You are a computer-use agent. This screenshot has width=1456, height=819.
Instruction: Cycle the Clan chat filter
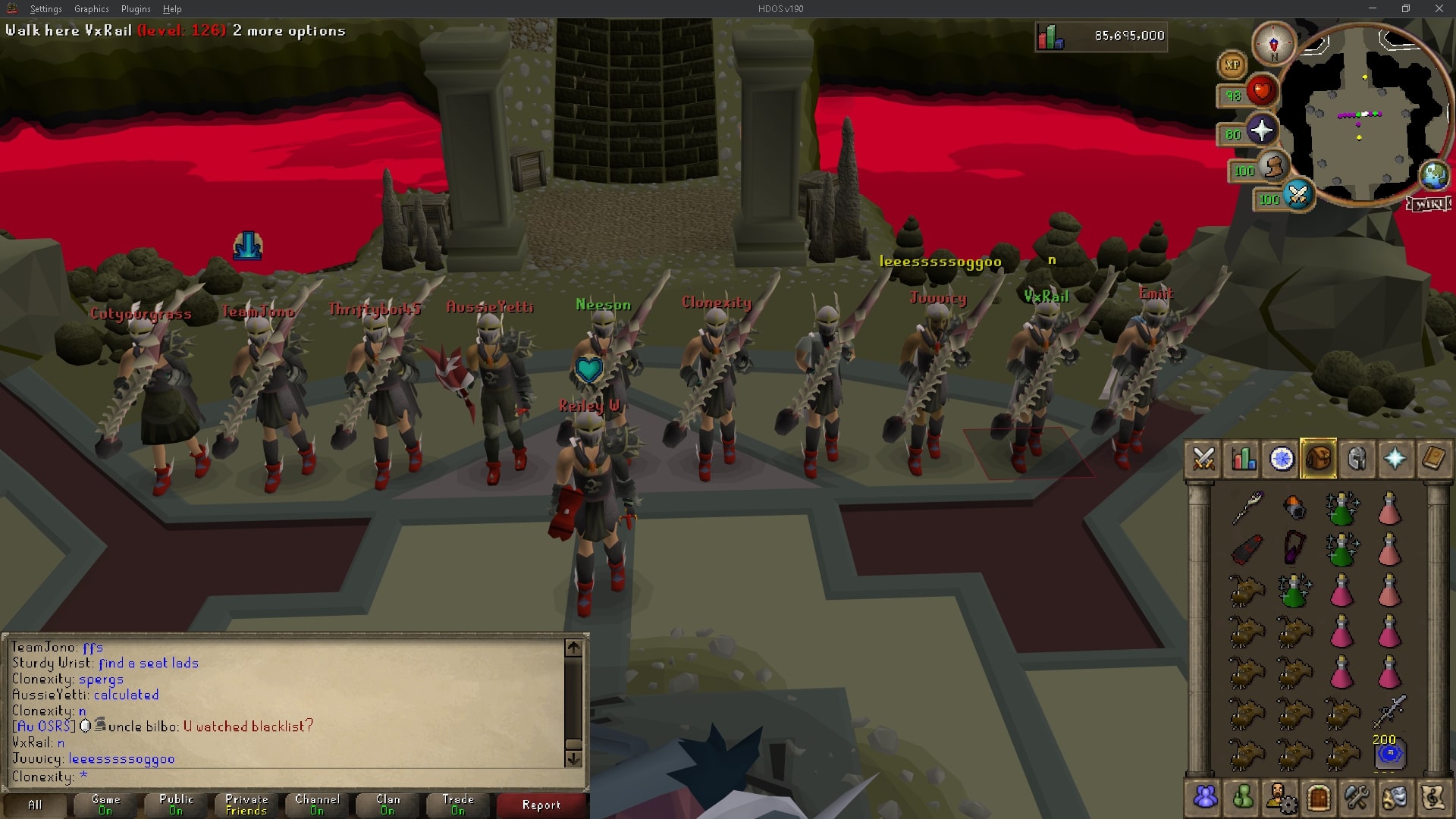pos(386,804)
